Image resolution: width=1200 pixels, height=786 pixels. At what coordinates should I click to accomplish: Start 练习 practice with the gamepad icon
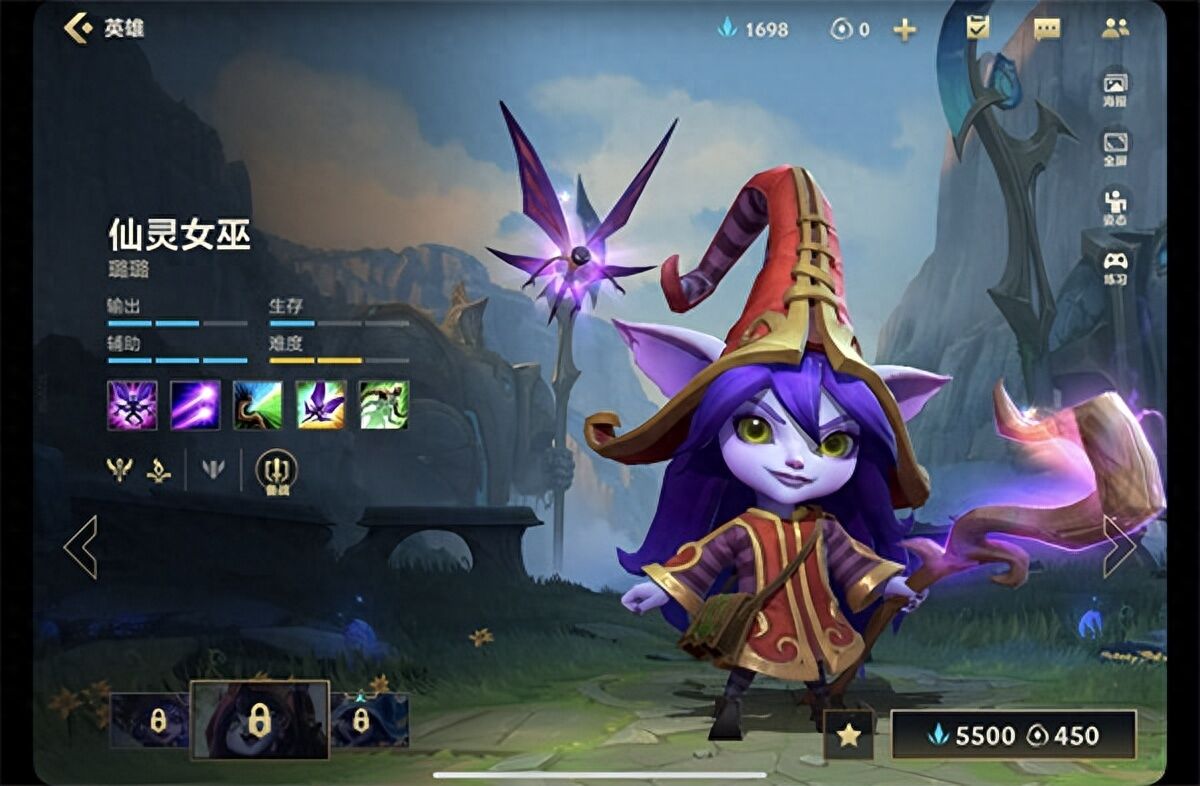click(1115, 267)
